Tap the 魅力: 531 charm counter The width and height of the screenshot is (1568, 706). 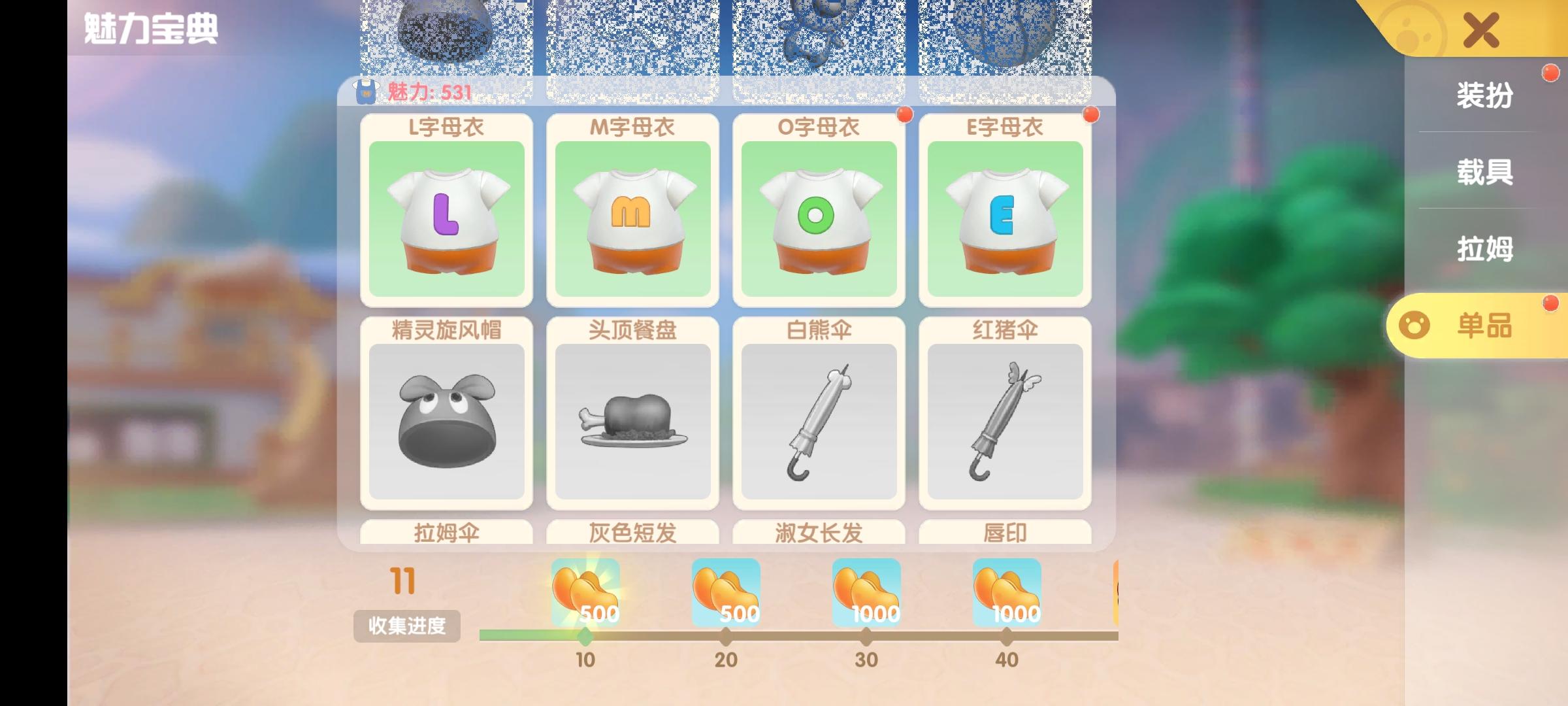click(x=418, y=92)
